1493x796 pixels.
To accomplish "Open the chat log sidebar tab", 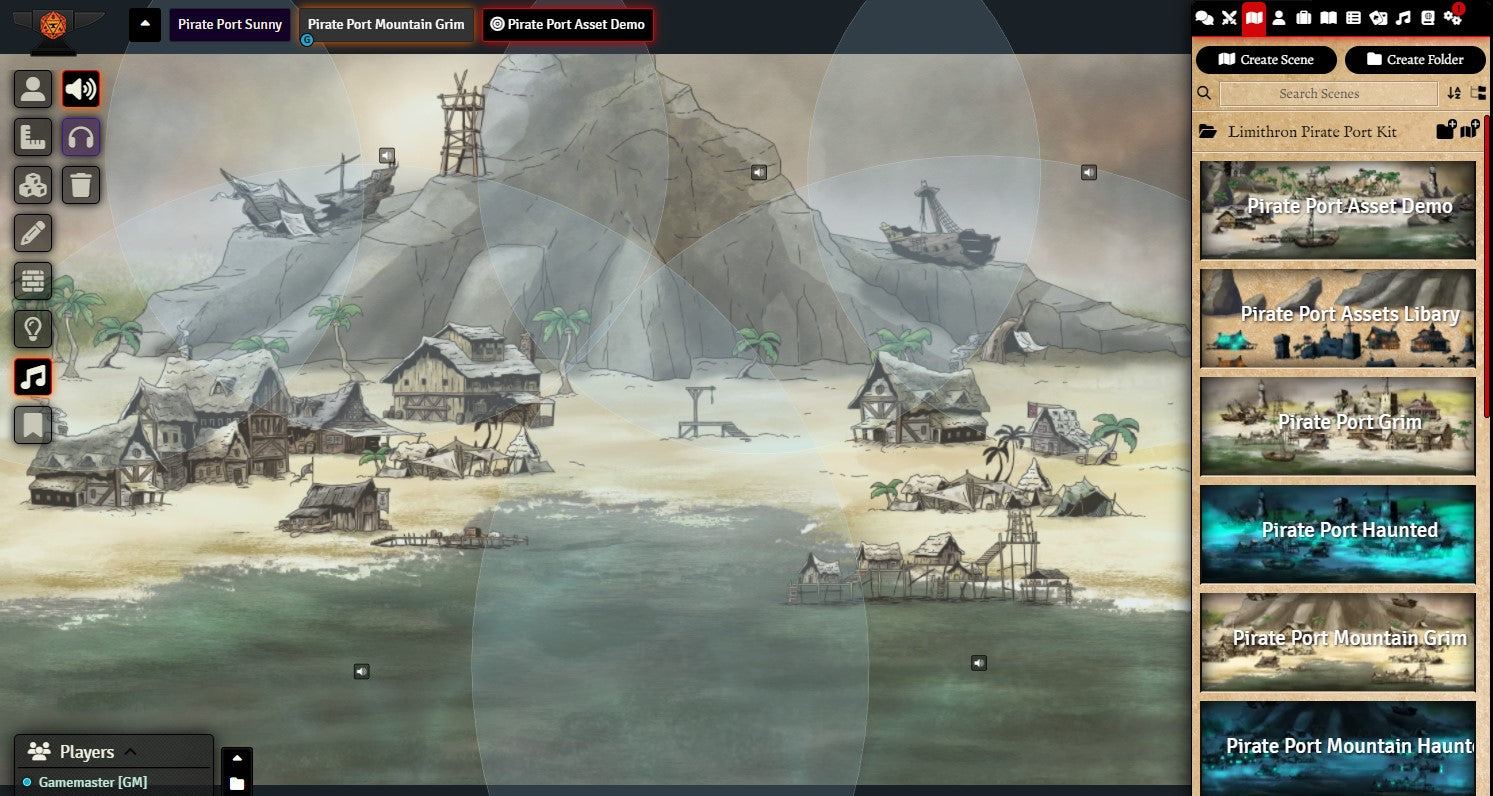I will point(1205,18).
